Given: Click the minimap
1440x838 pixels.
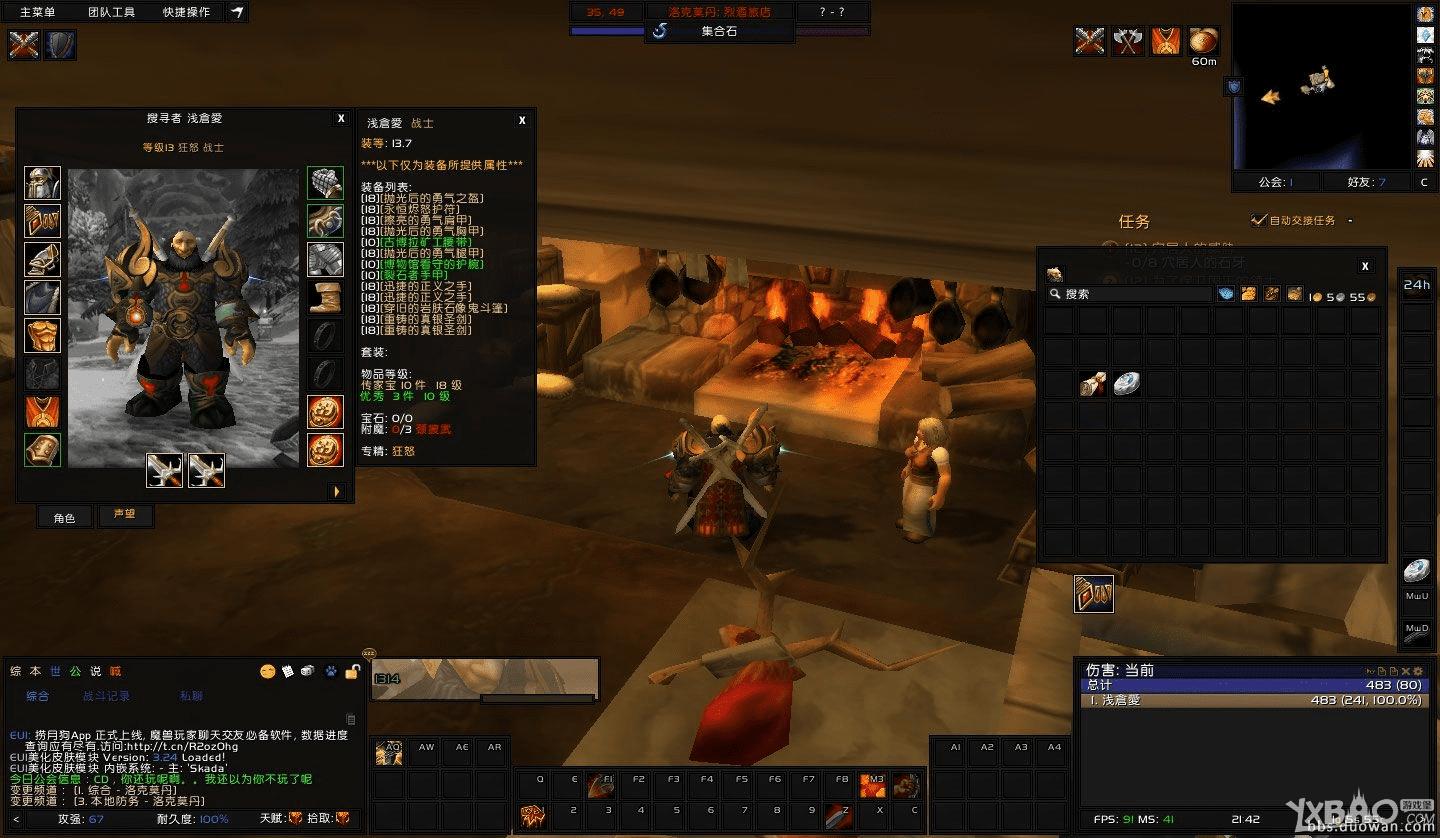Looking at the screenshot, I should [x=1321, y=86].
